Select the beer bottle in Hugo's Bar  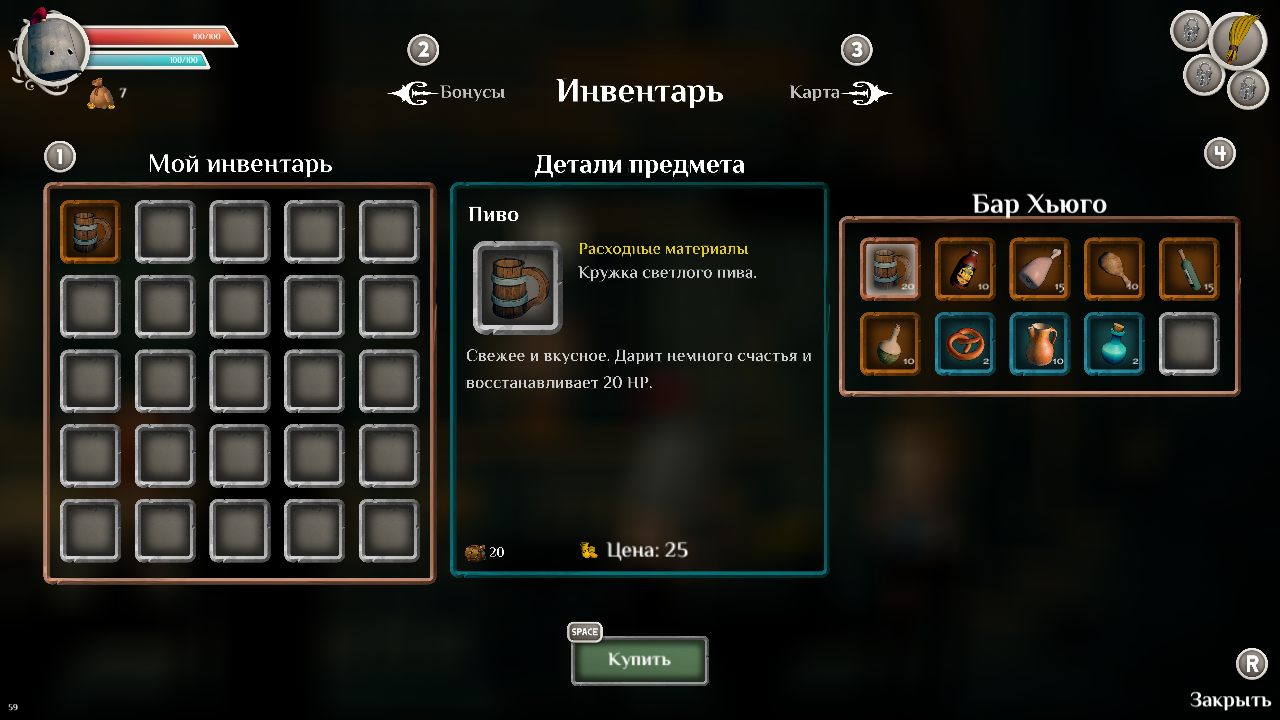pyautogui.click(x=964, y=268)
